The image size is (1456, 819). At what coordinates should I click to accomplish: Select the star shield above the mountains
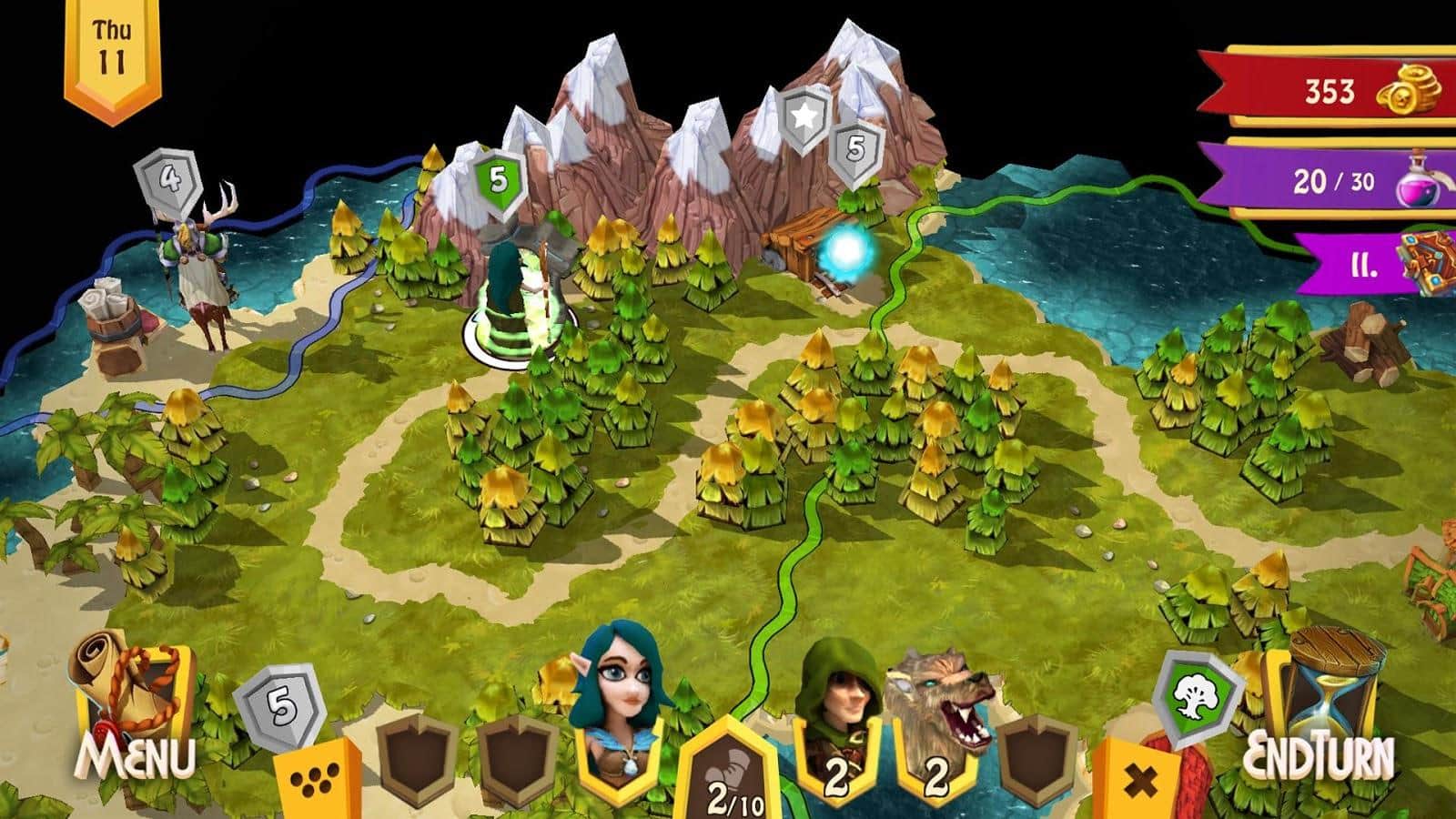(x=802, y=116)
